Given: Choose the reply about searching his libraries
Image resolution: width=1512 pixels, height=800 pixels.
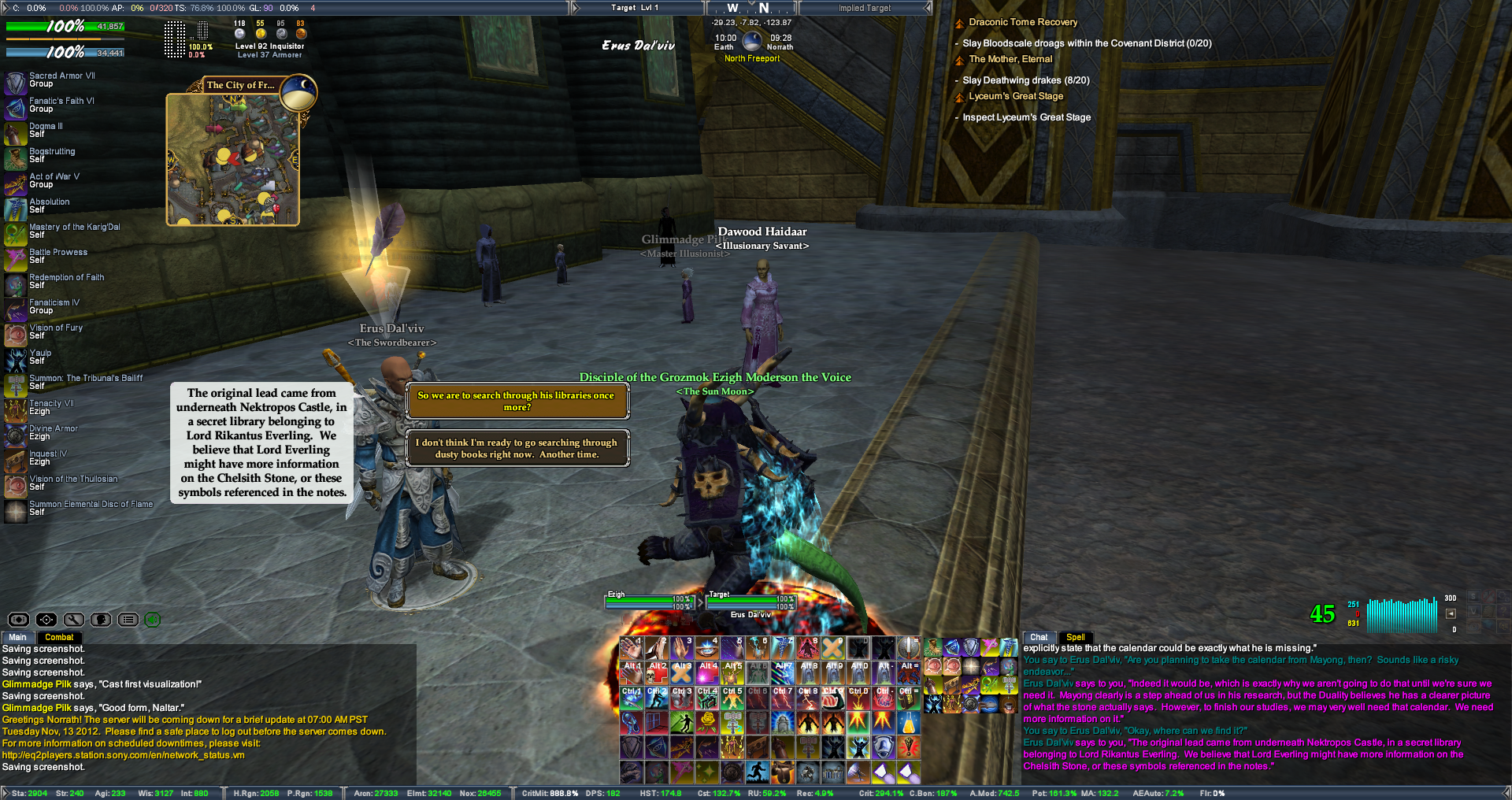Looking at the screenshot, I should [x=517, y=401].
